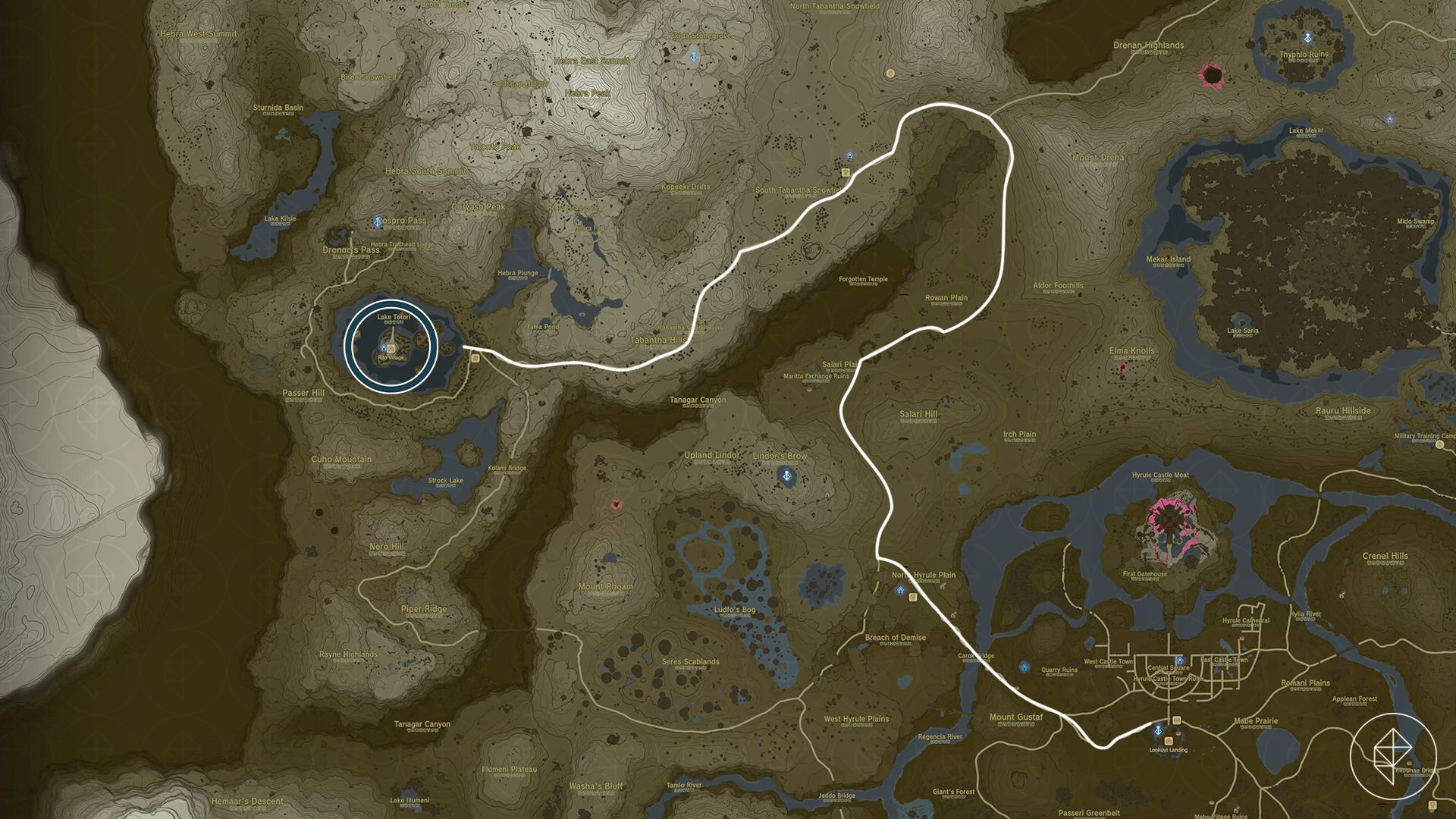Select the shrine icon near Rospro Pass
1456x819 pixels.
[378, 222]
